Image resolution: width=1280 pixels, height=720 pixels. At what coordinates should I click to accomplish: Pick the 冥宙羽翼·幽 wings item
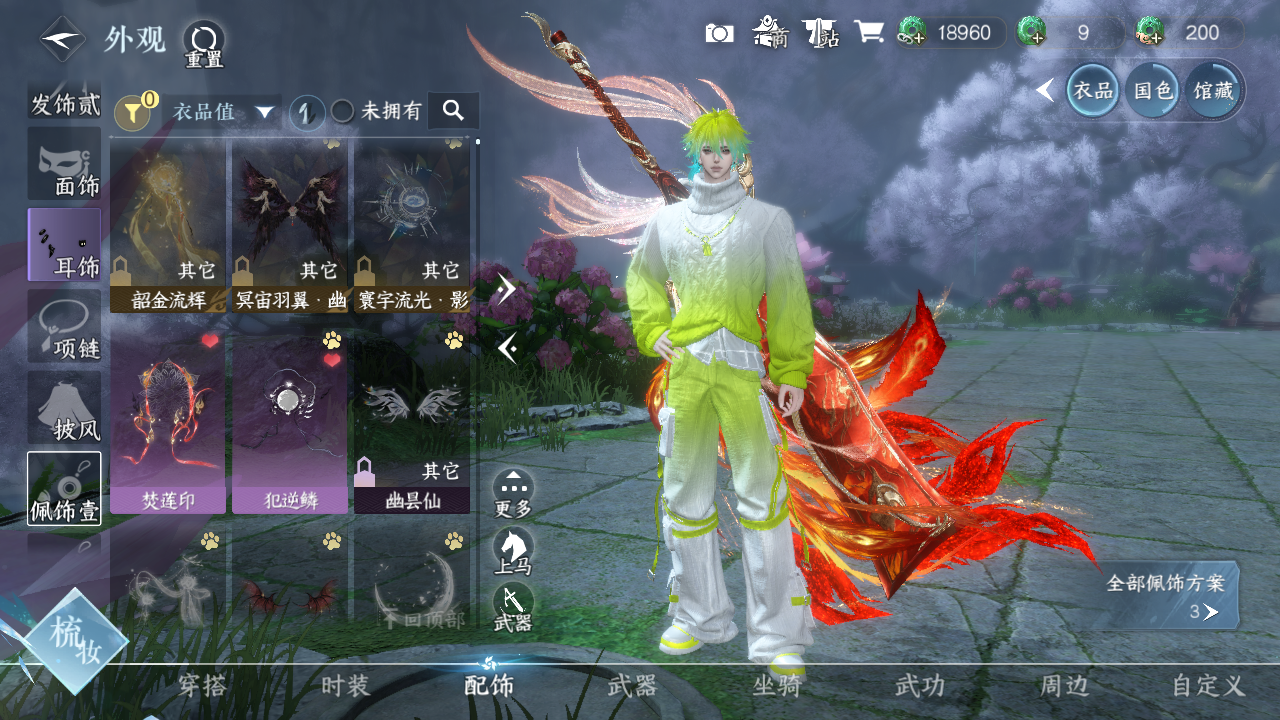(290, 226)
